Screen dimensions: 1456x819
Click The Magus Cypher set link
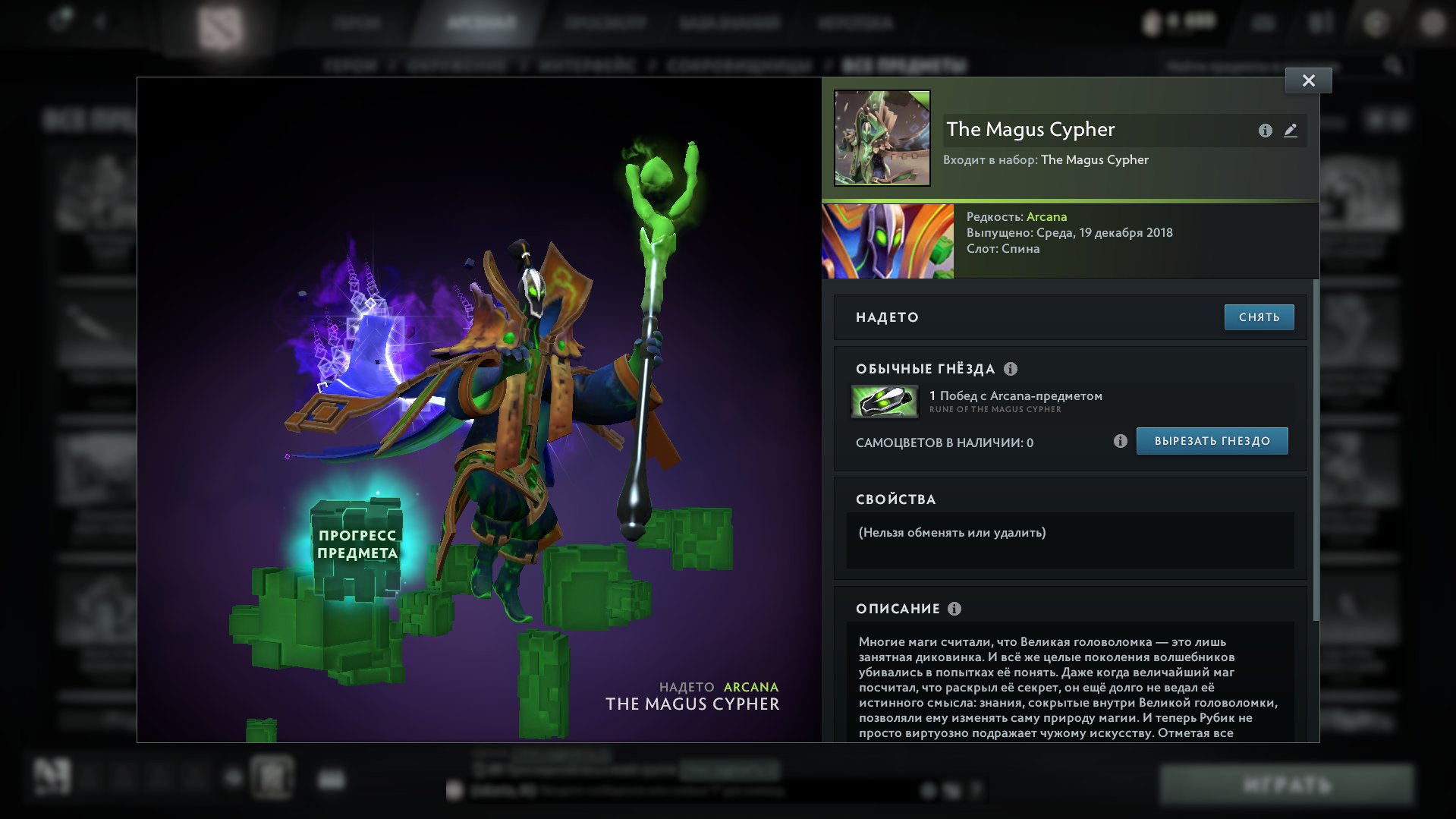tap(1095, 159)
